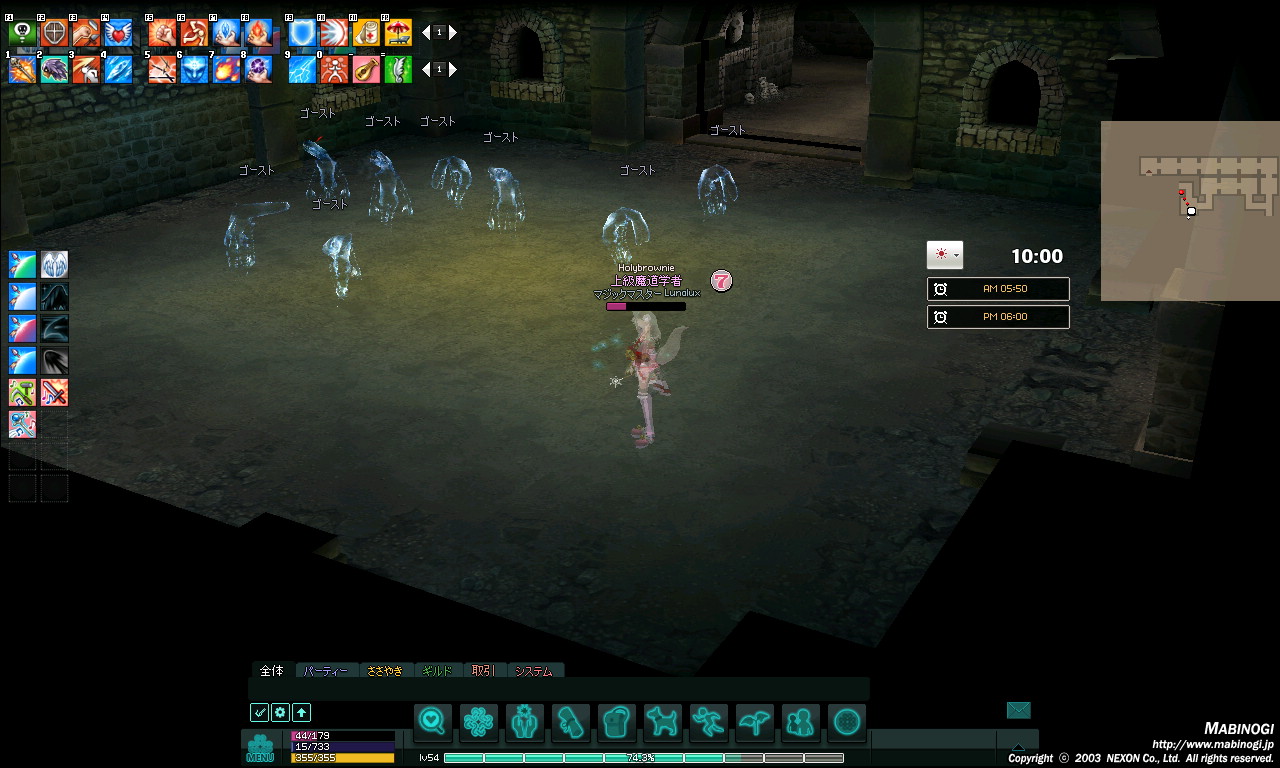Image resolution: width=1280 pixels, height=768 pixels.
Task: Activate the winged heart skill icon
Action: (x=118, y=33)
